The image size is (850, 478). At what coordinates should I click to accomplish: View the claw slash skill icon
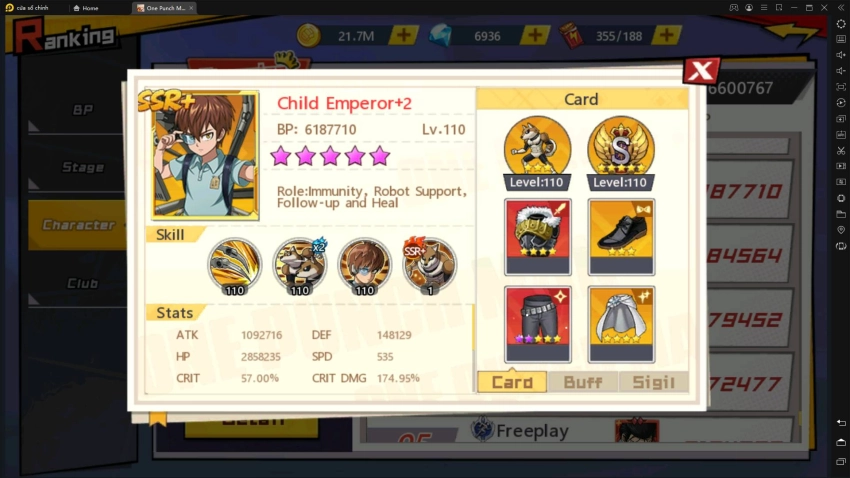pos(235,266)
